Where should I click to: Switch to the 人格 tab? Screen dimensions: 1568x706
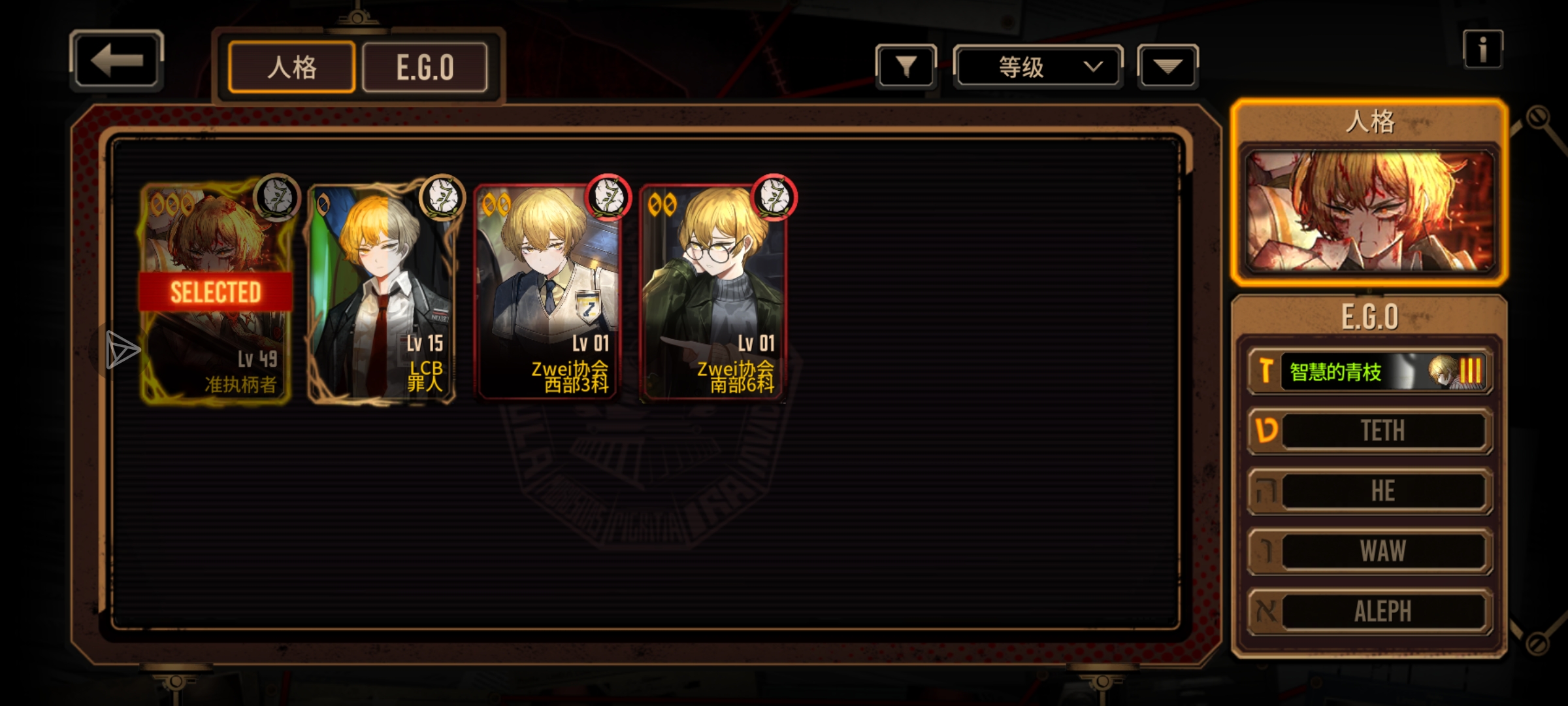pos(291,67)
